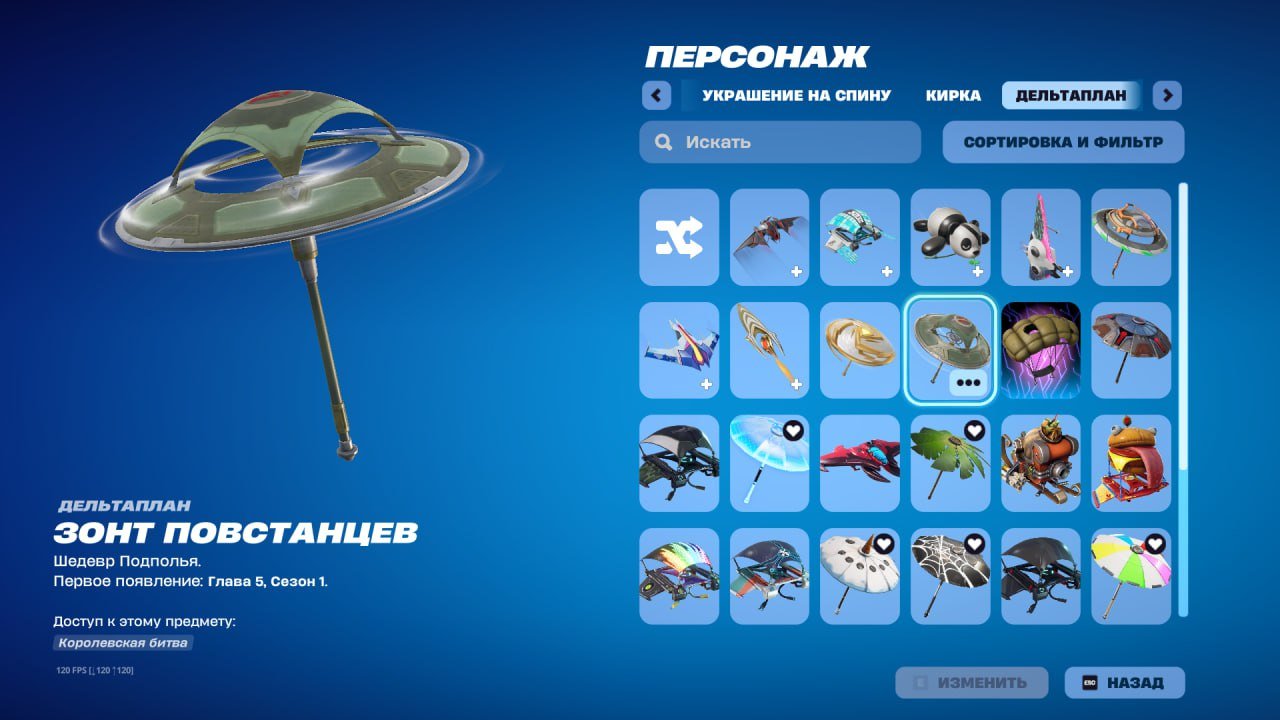
Task: Click the left arrow to the previous category
Action: point(656,95)
